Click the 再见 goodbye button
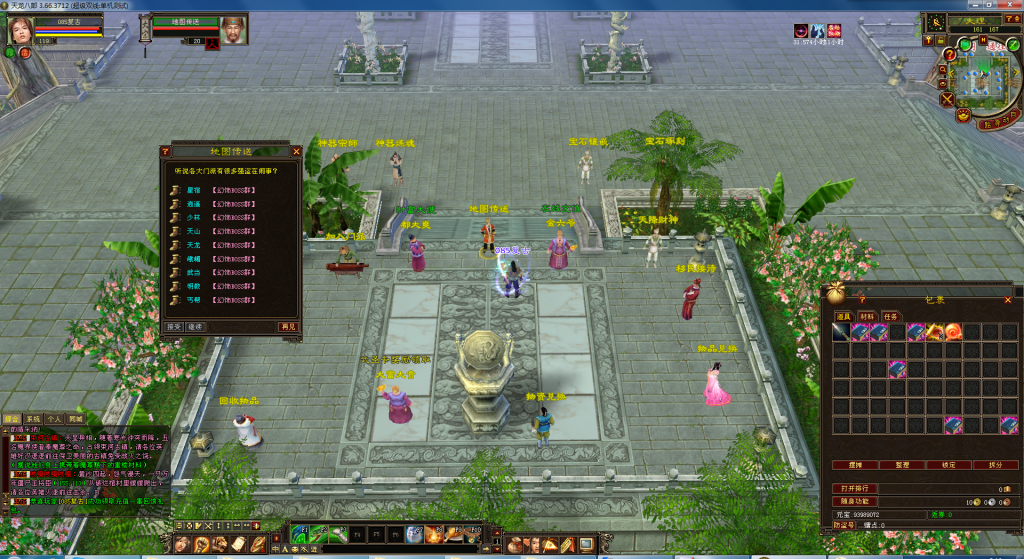This screenshot has width=1024, height=559. pyautogui.click(x=288, y=326)
